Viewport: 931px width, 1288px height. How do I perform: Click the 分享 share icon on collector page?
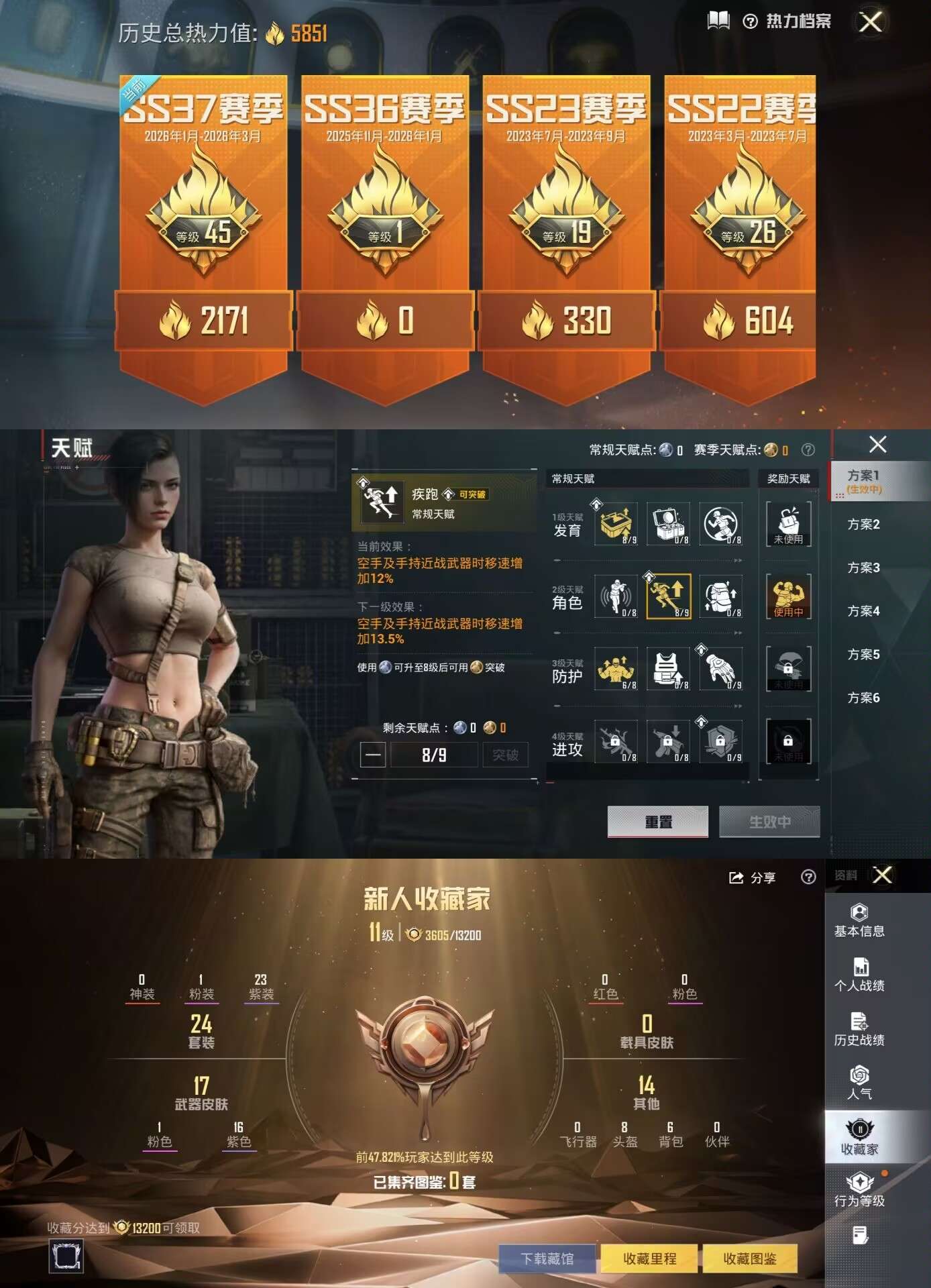click(736, 877)
